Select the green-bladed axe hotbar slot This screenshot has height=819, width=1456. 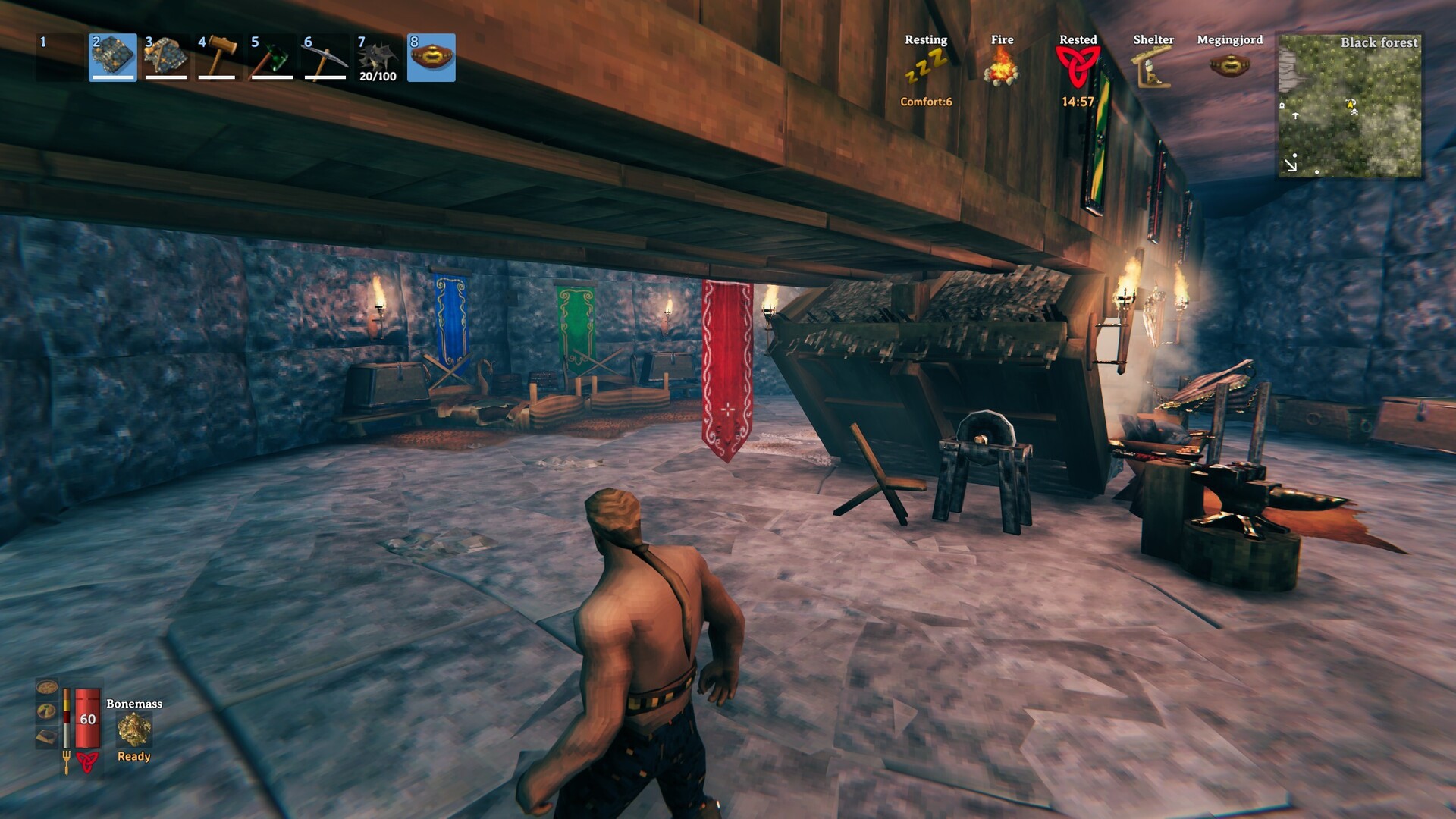click(x=272, y=57)
